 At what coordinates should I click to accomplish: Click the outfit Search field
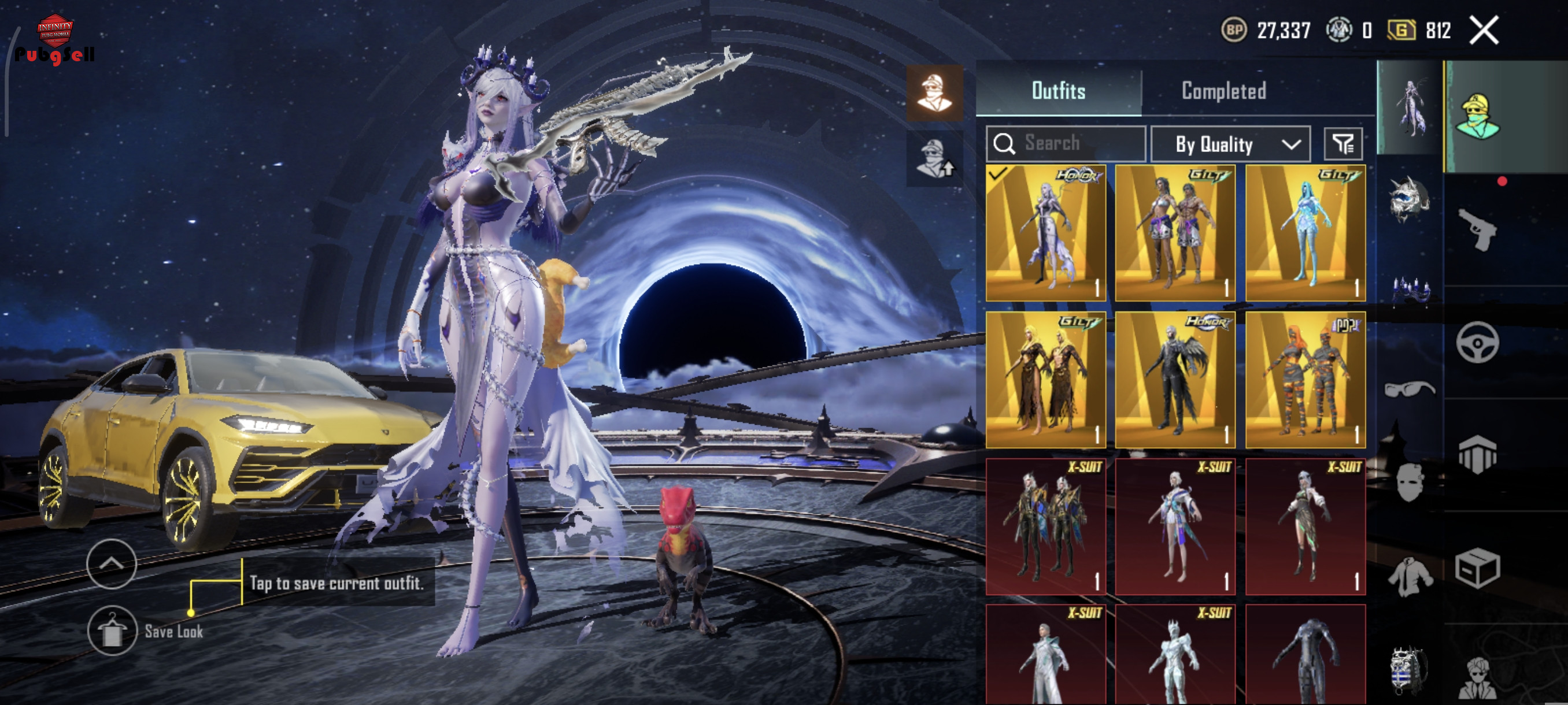coord(1066,143)
